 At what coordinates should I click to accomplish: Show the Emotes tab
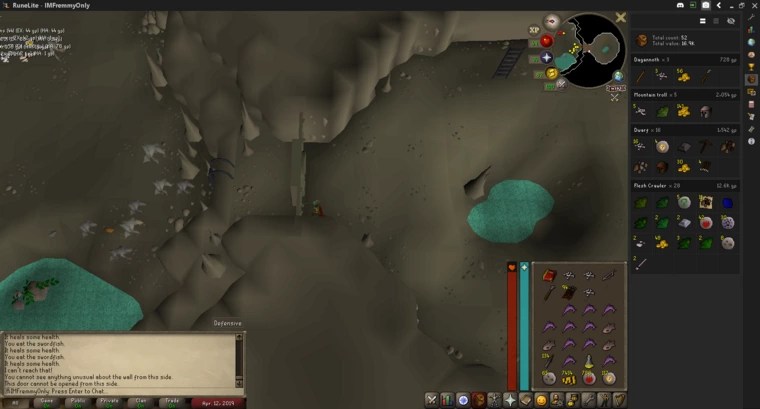tap(541, 400)
